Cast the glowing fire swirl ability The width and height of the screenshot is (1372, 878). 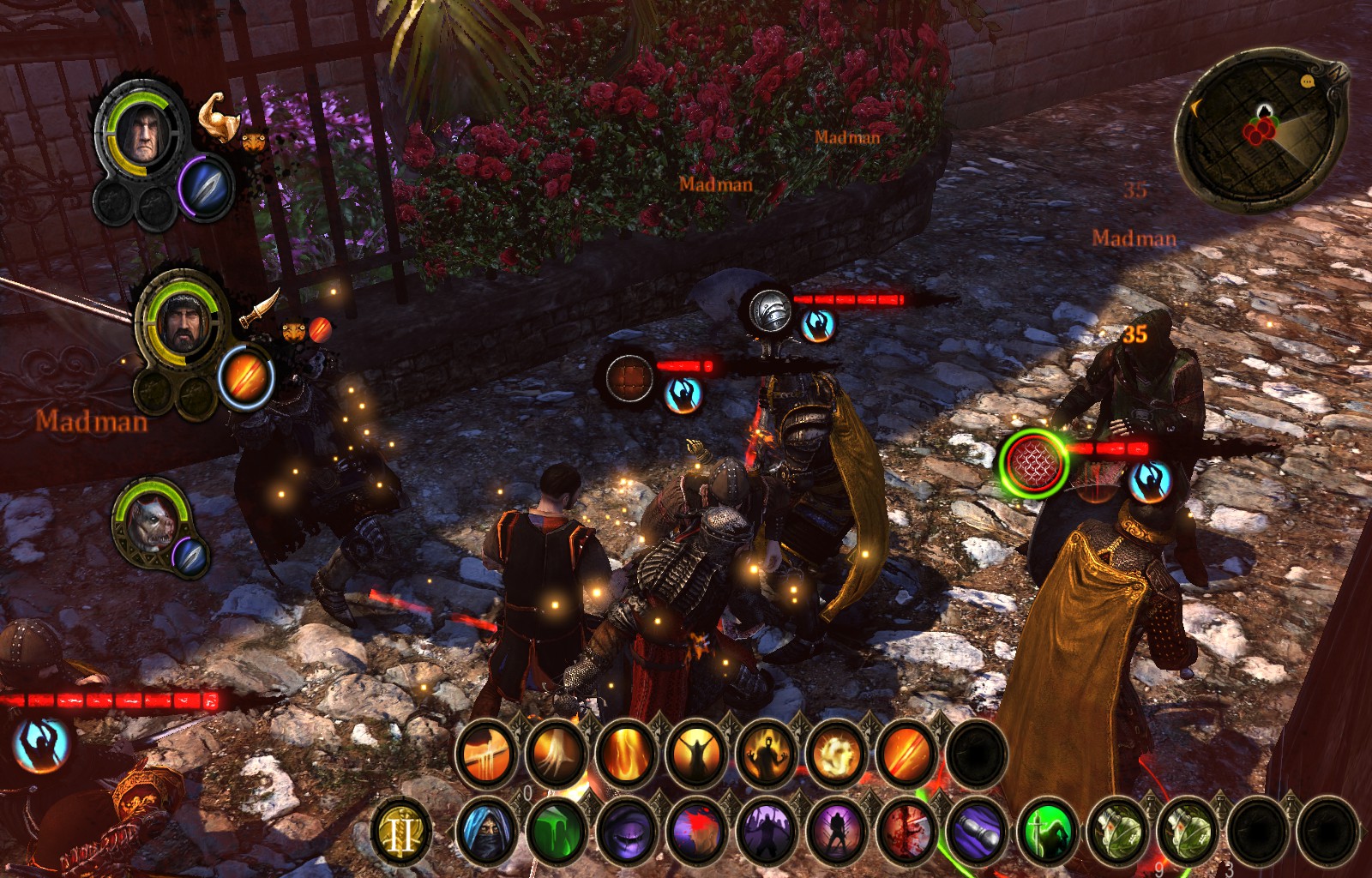tap(837, 755)
